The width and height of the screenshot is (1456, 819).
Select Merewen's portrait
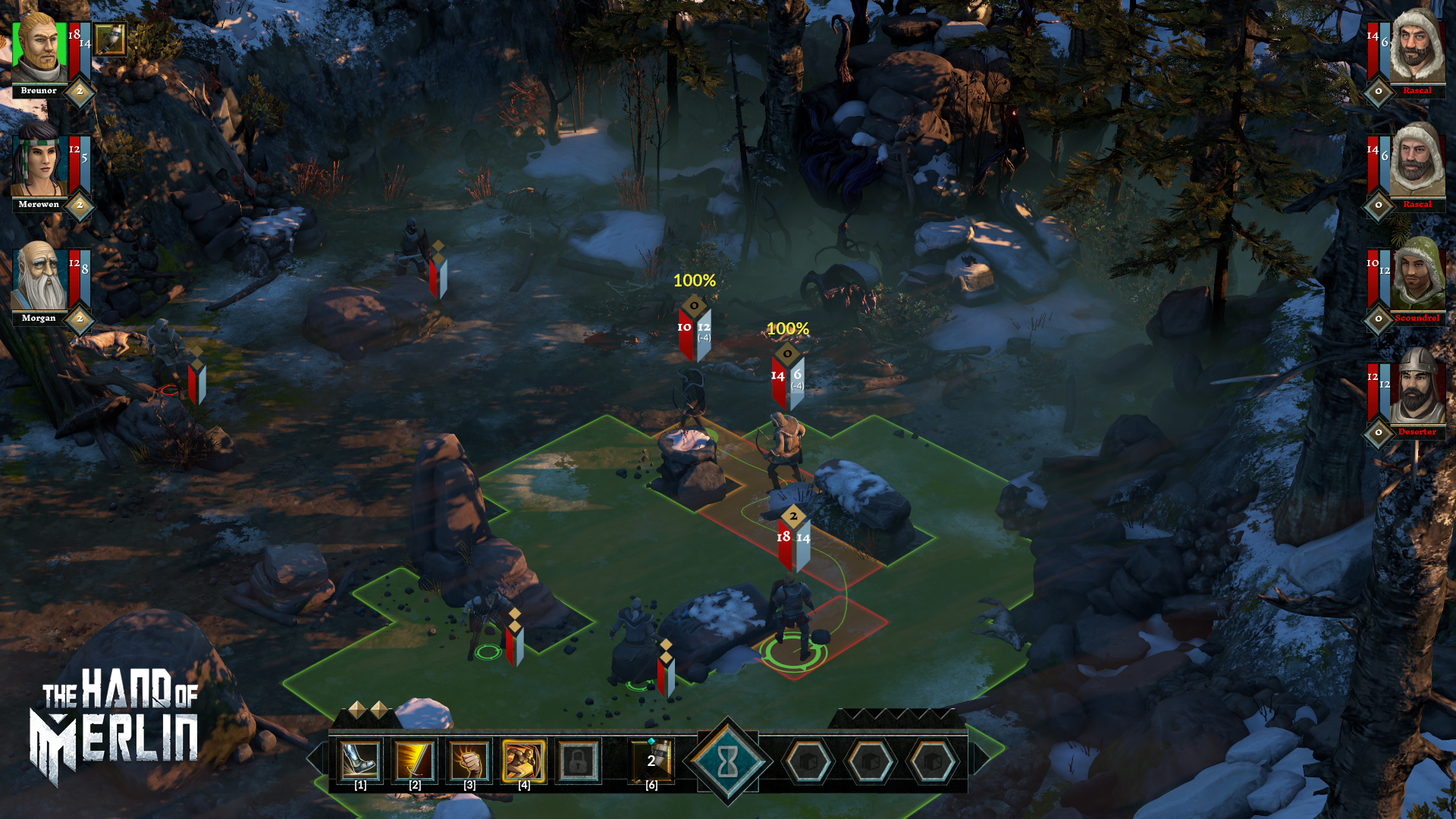39,161
